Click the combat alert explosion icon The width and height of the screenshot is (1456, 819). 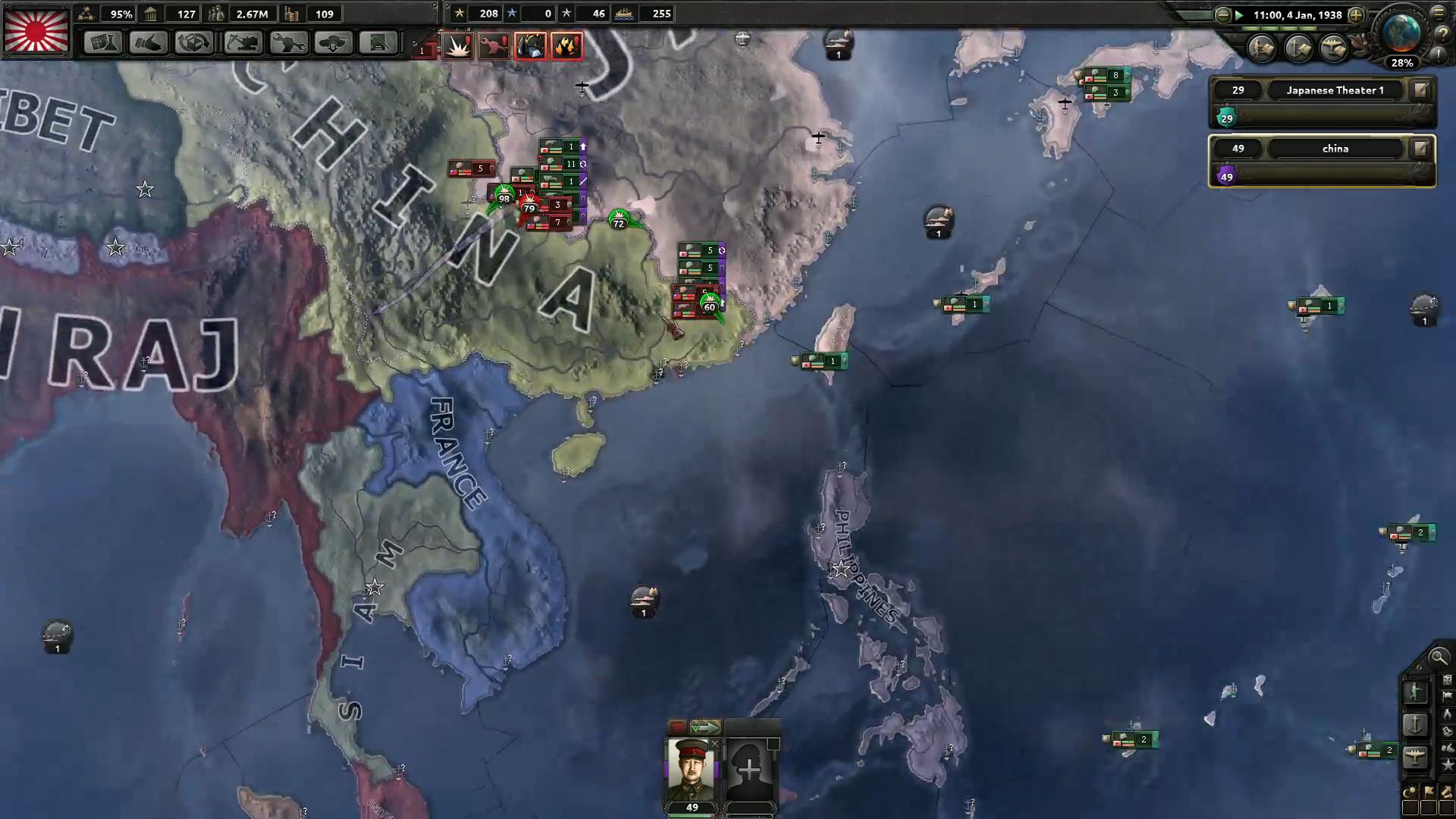pos(457,45)
